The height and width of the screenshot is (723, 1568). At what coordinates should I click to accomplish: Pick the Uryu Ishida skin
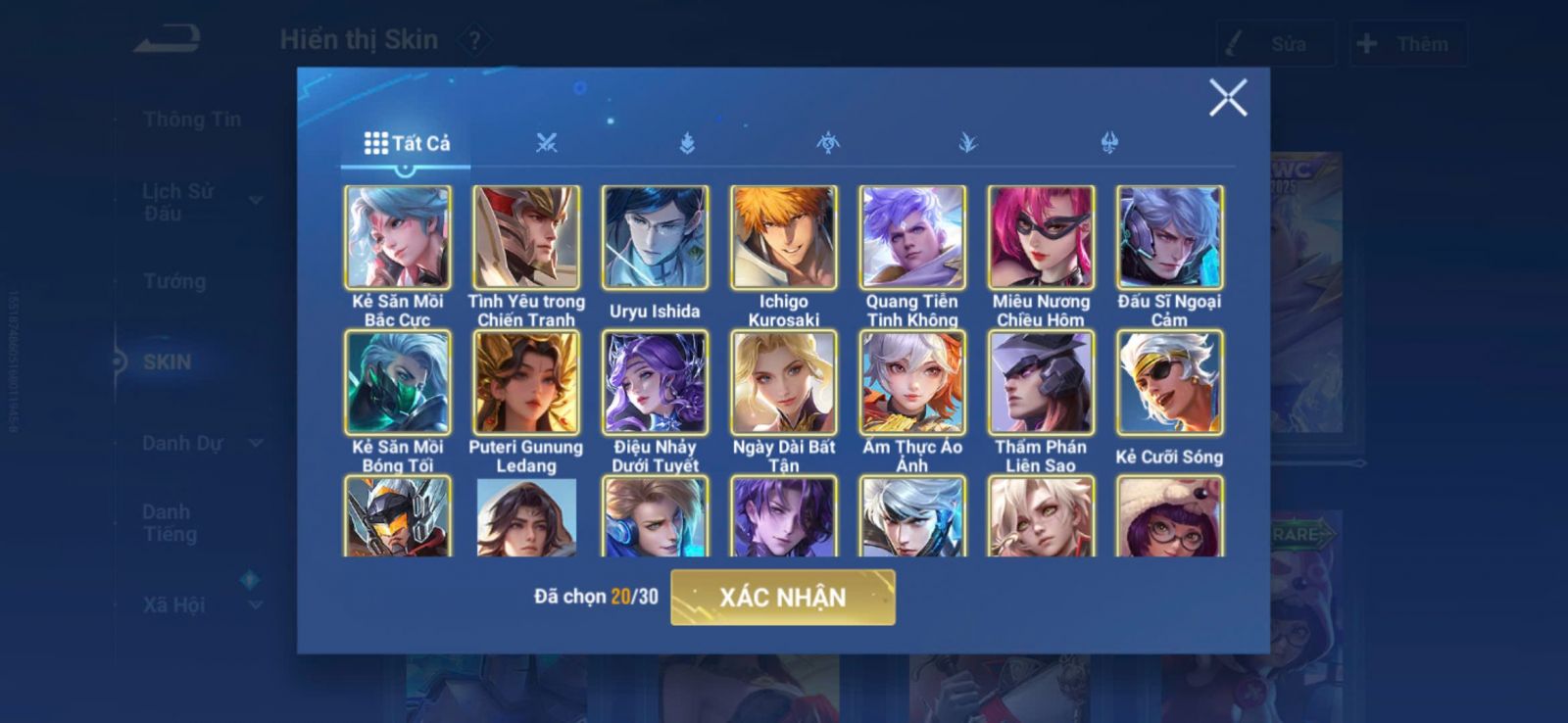[655, 237]
